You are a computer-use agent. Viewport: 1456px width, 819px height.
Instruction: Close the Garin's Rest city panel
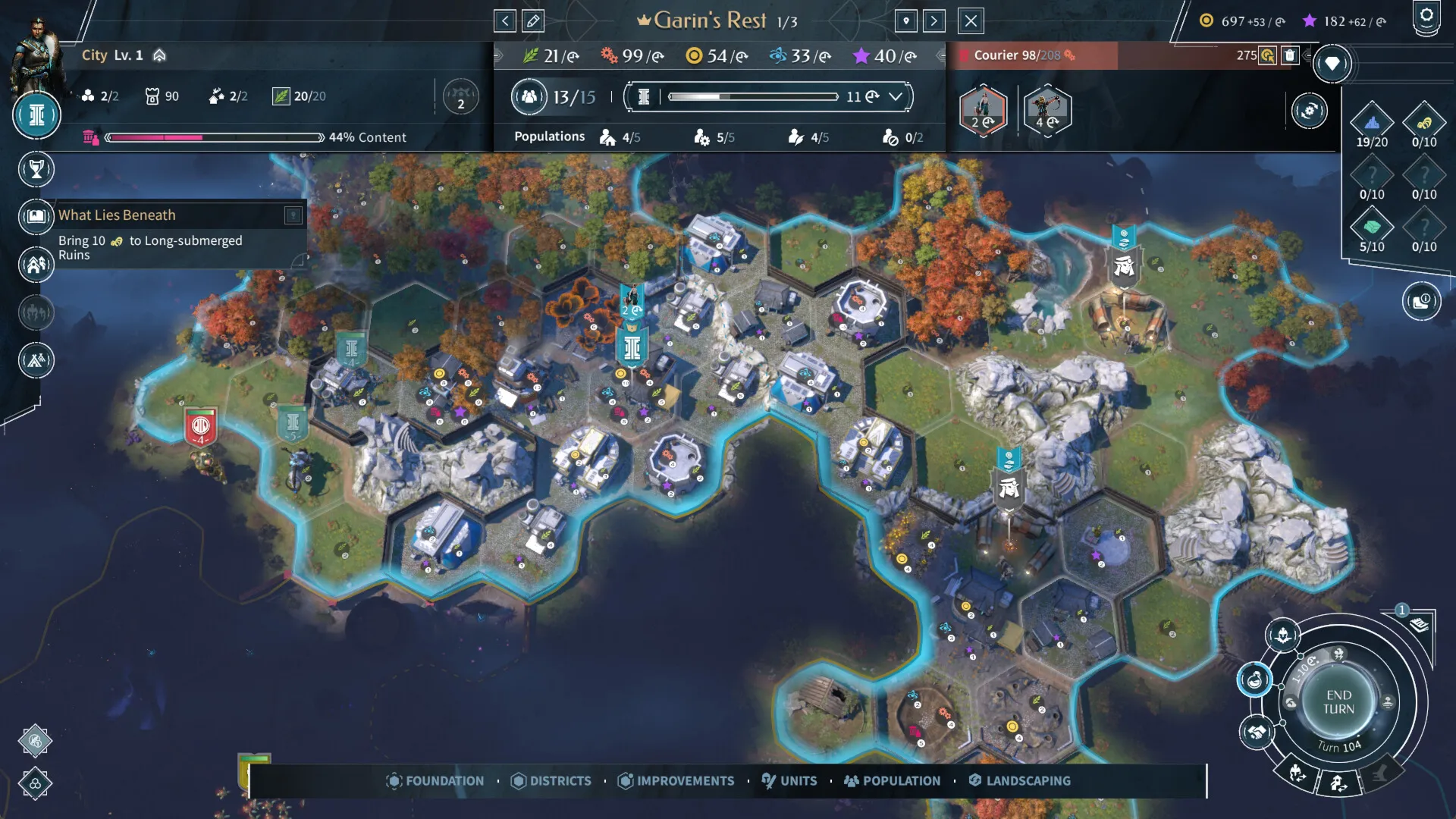coord(971,21)
